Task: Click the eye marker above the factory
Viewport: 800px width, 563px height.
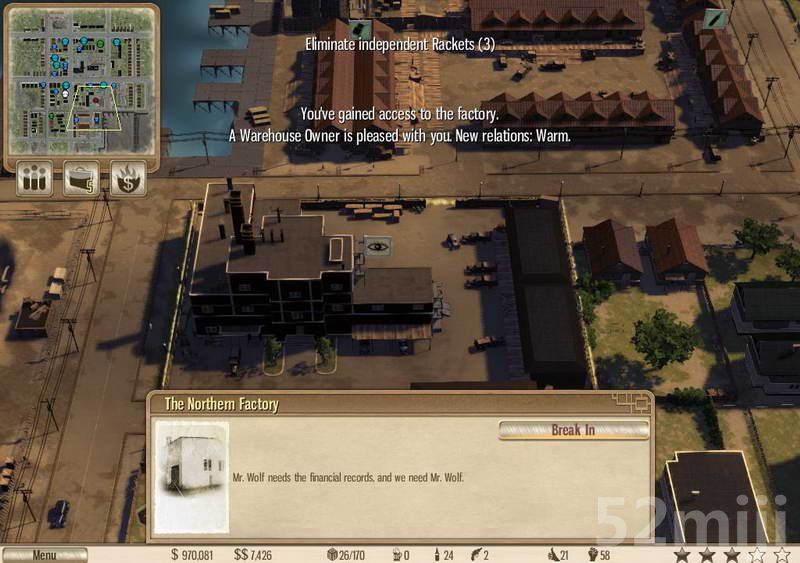Action: pos(377,246)
